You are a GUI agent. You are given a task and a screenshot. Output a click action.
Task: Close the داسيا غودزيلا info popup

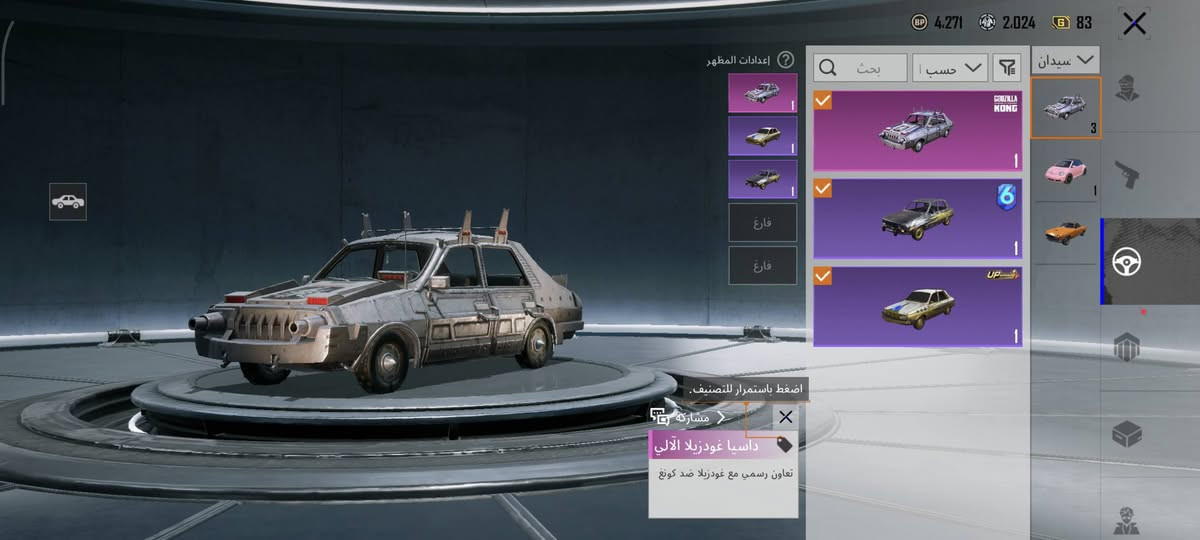click(x=786, y=417)
